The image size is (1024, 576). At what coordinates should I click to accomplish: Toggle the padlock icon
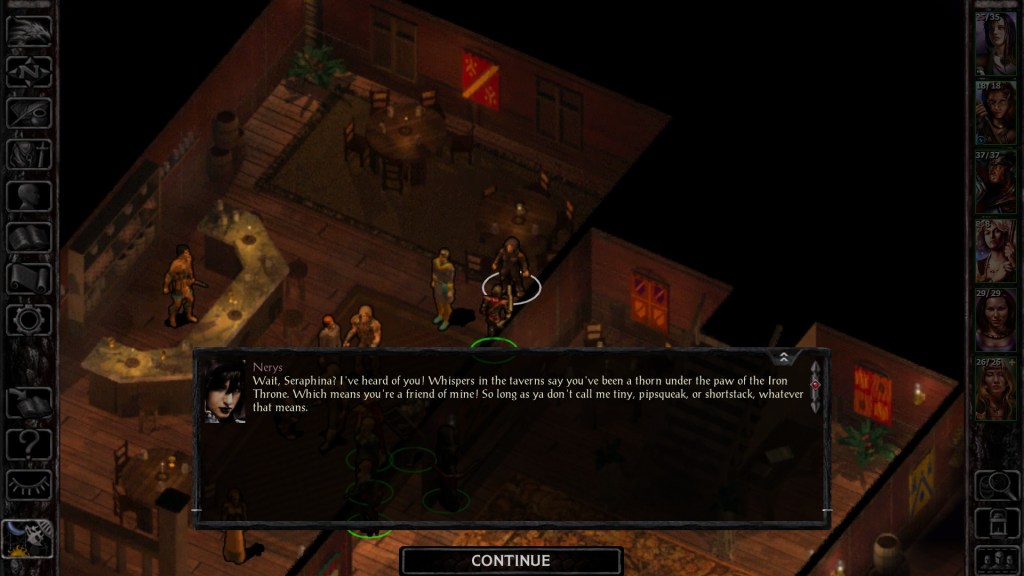995,523
